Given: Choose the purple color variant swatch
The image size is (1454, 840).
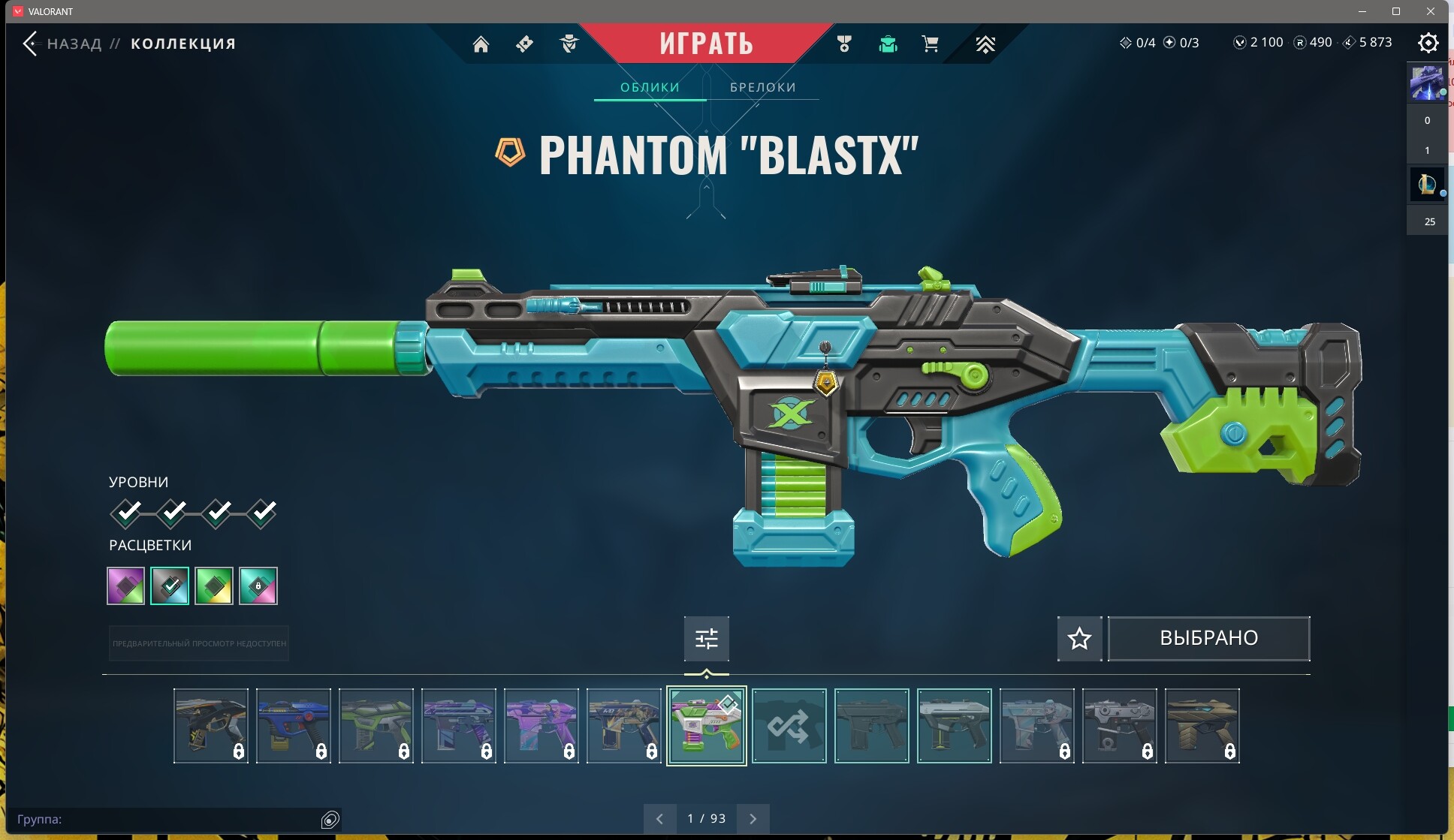Looking at the screenshot, I should point(125,586).
